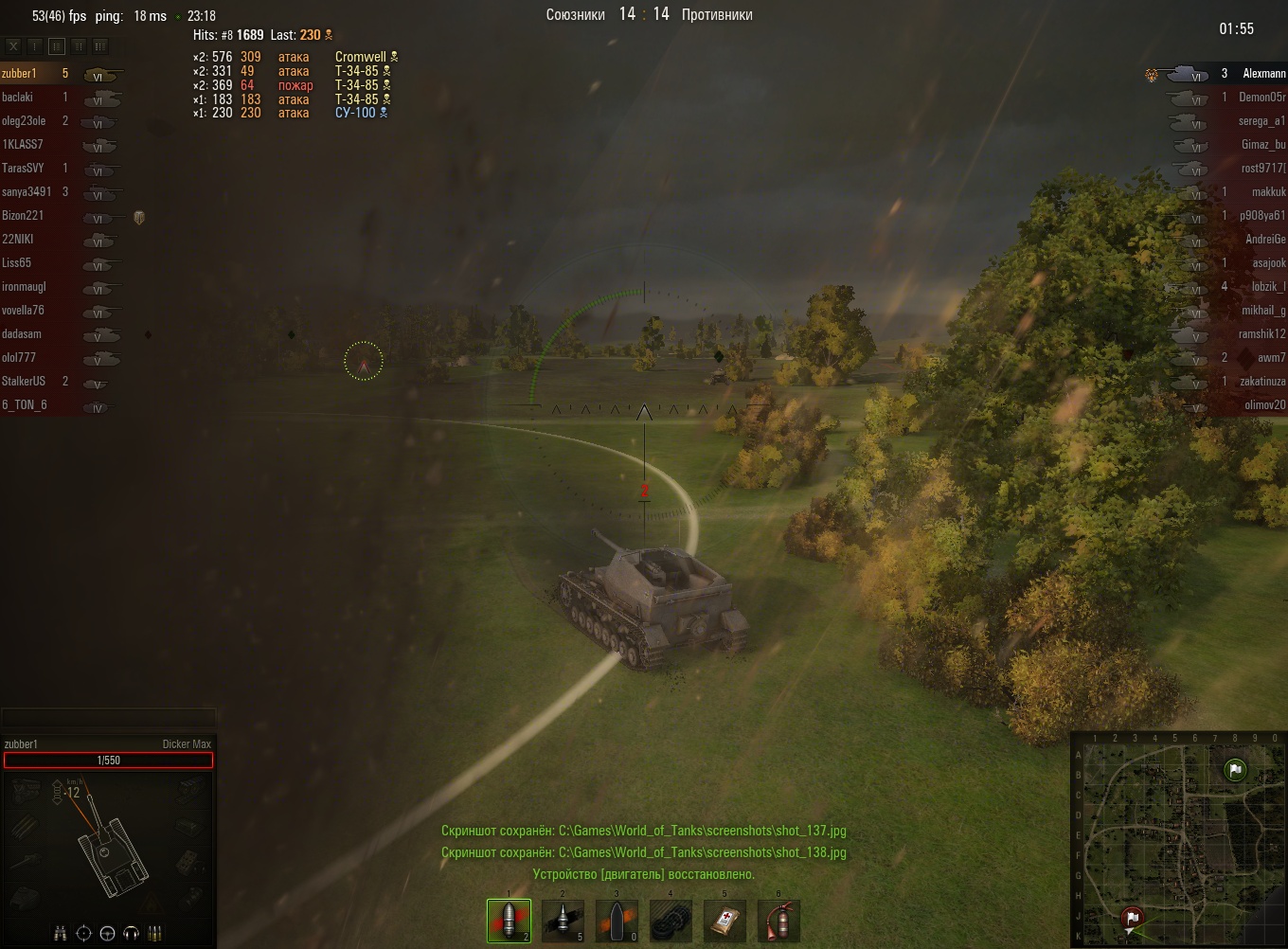Click the gunner crosshair crew icon

(x=83, y=933)
